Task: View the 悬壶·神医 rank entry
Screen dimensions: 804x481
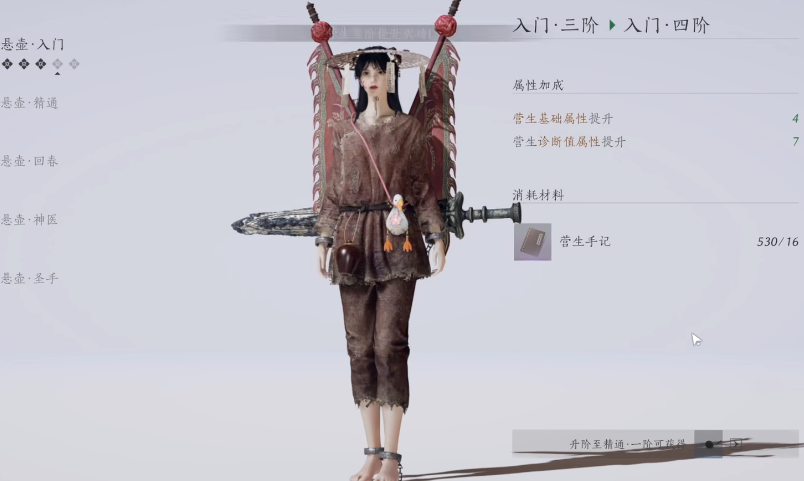Action: [30, 219]
